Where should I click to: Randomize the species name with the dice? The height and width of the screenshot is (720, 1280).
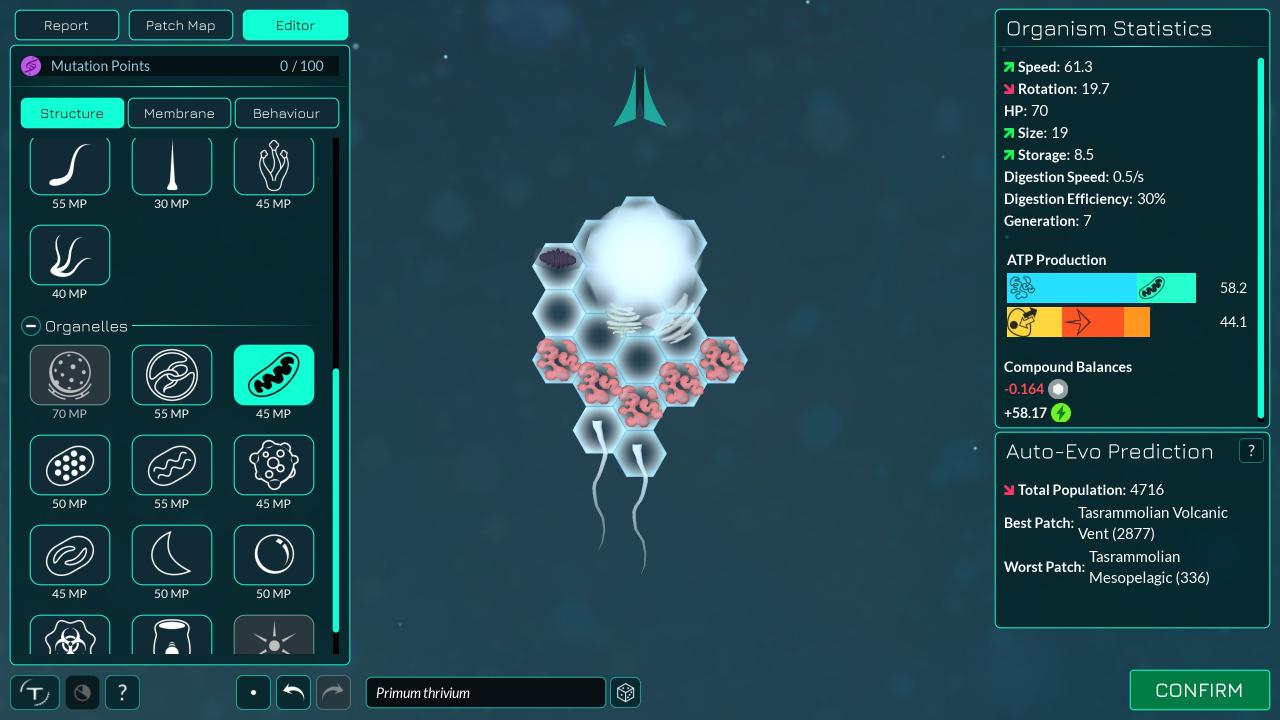[x=626, y=692]
